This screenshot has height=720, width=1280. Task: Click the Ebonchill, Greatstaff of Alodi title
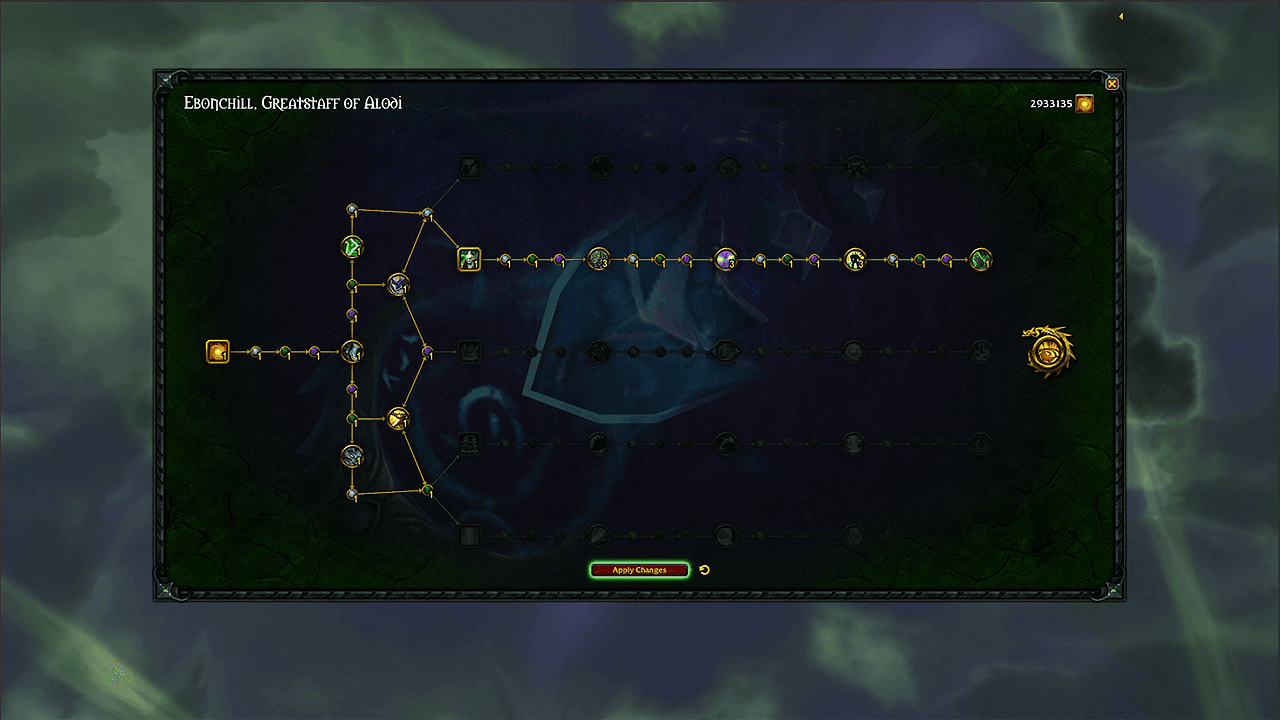tap(293, 102)
